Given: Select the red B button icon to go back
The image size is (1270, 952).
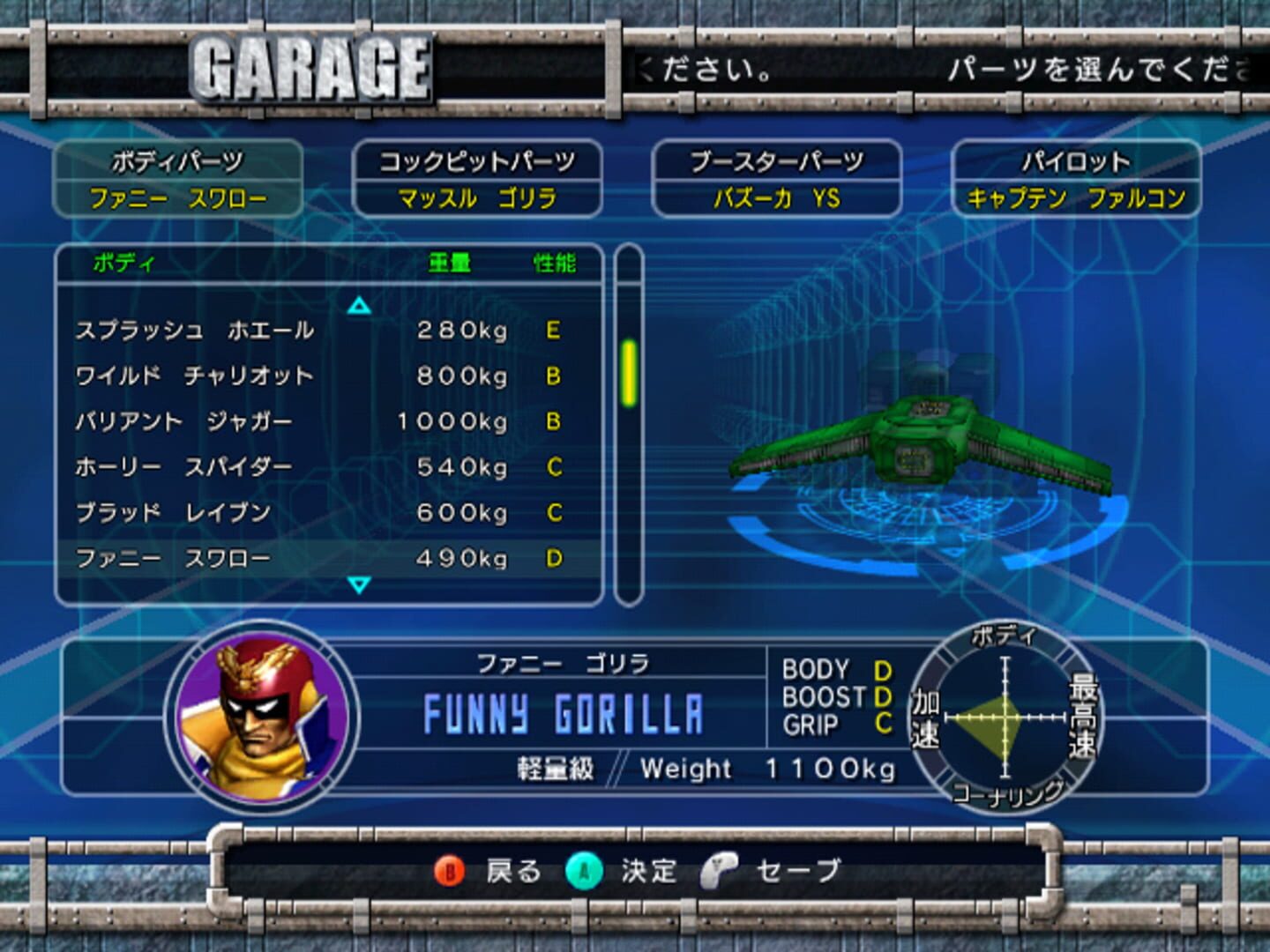Looking at the screenshot, I should (452, 871).
